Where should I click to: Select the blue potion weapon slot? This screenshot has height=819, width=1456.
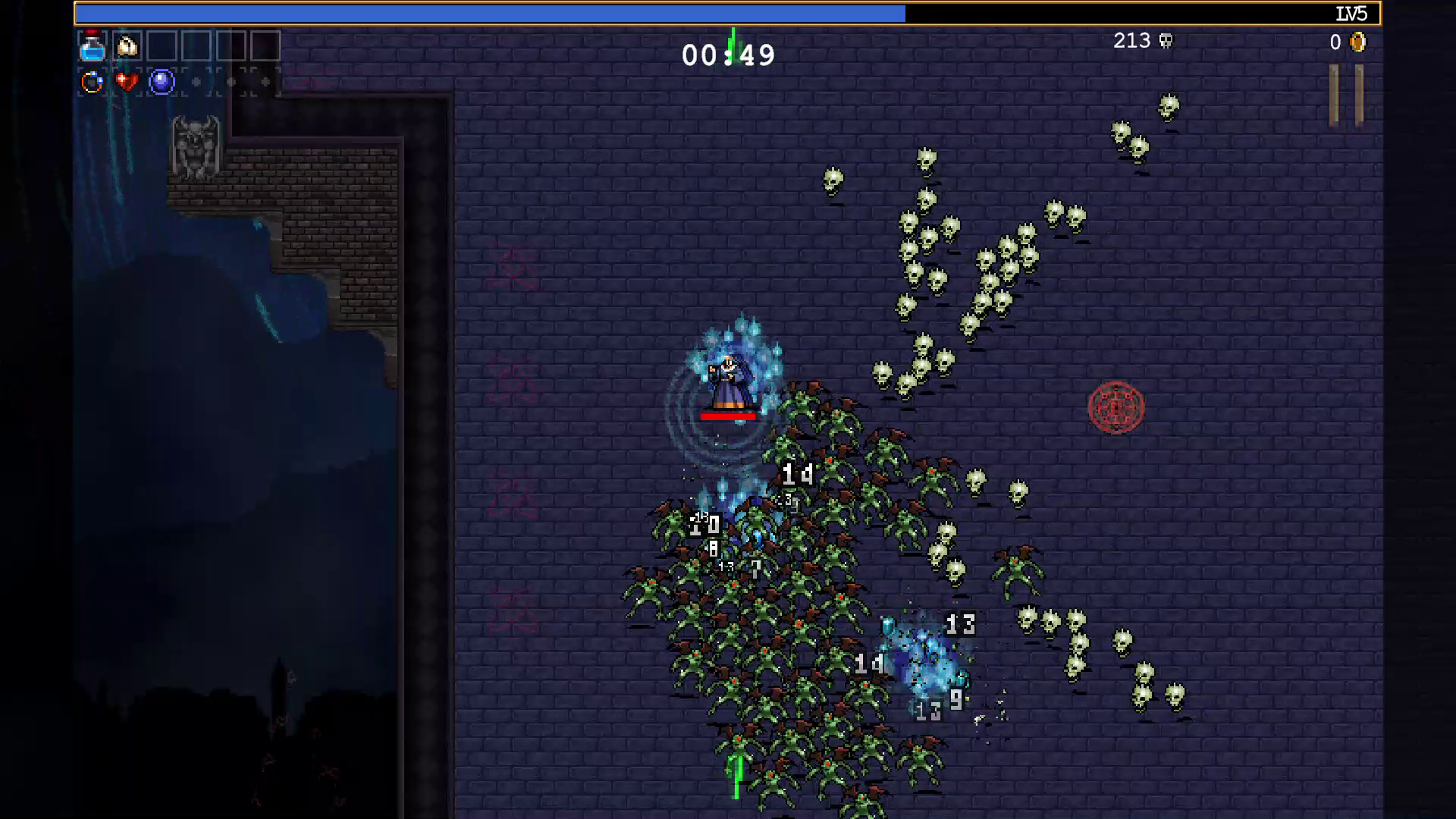click(93, 47)
